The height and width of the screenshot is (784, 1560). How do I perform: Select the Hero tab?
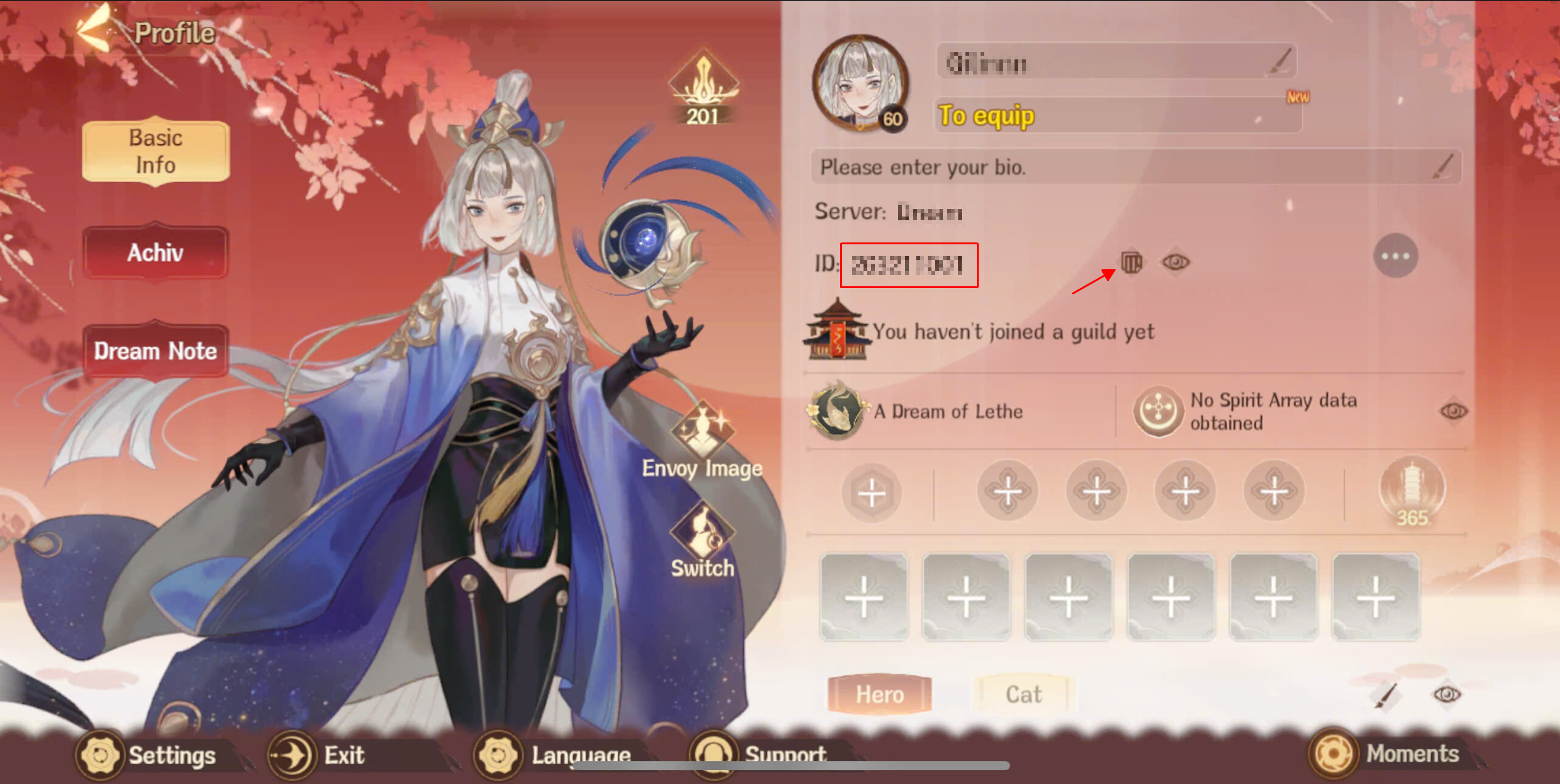[x=879, y=694]
